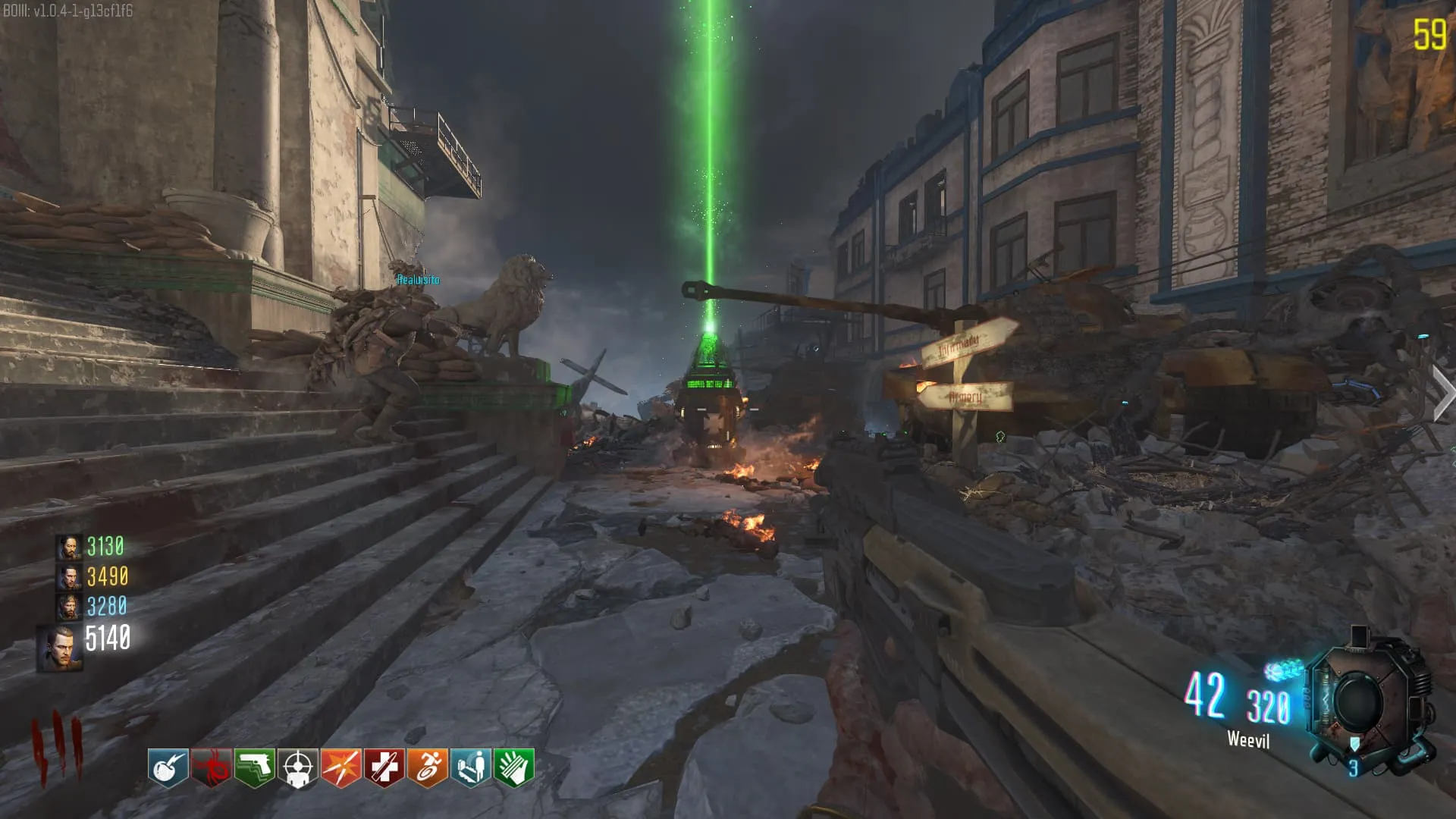1456x819 pixels.
Task: Click the glowing blue grenade icon
Action: [1283, 670]
